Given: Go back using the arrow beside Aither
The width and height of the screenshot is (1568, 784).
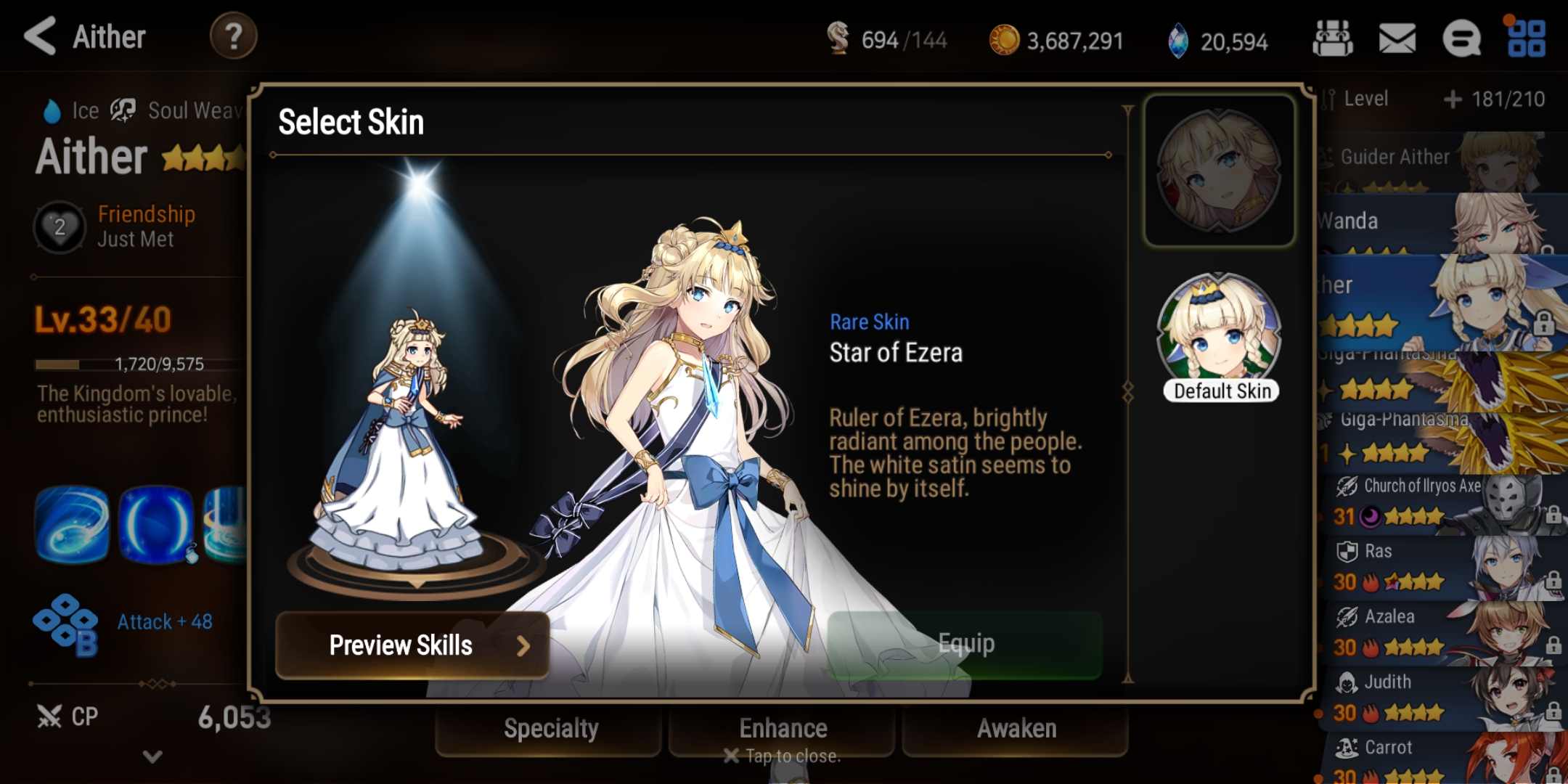Looking at the screenshot, I should point(41,36).
